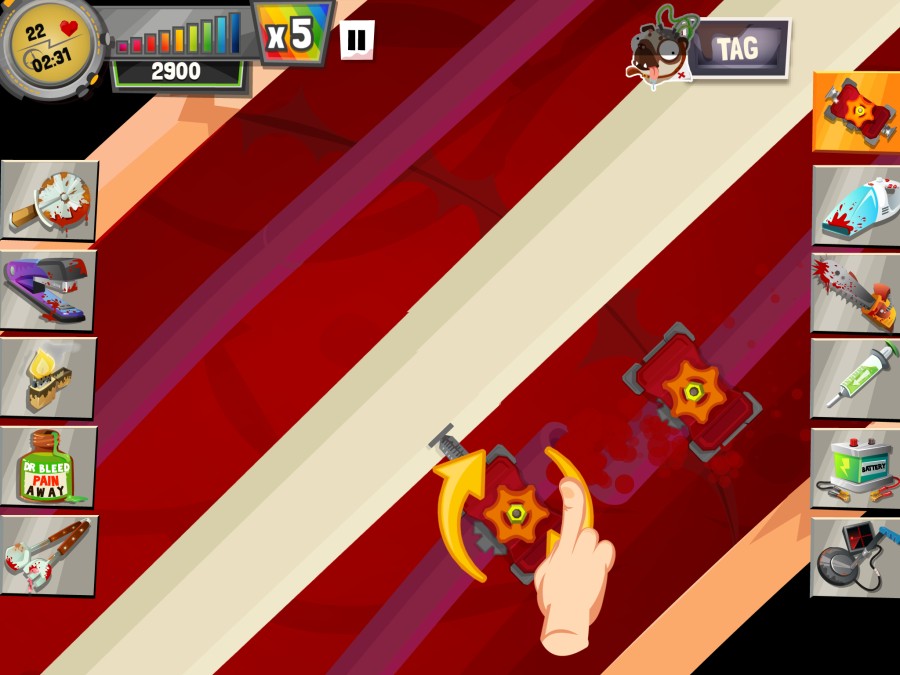Tap the TAG button

click(737, 48)
